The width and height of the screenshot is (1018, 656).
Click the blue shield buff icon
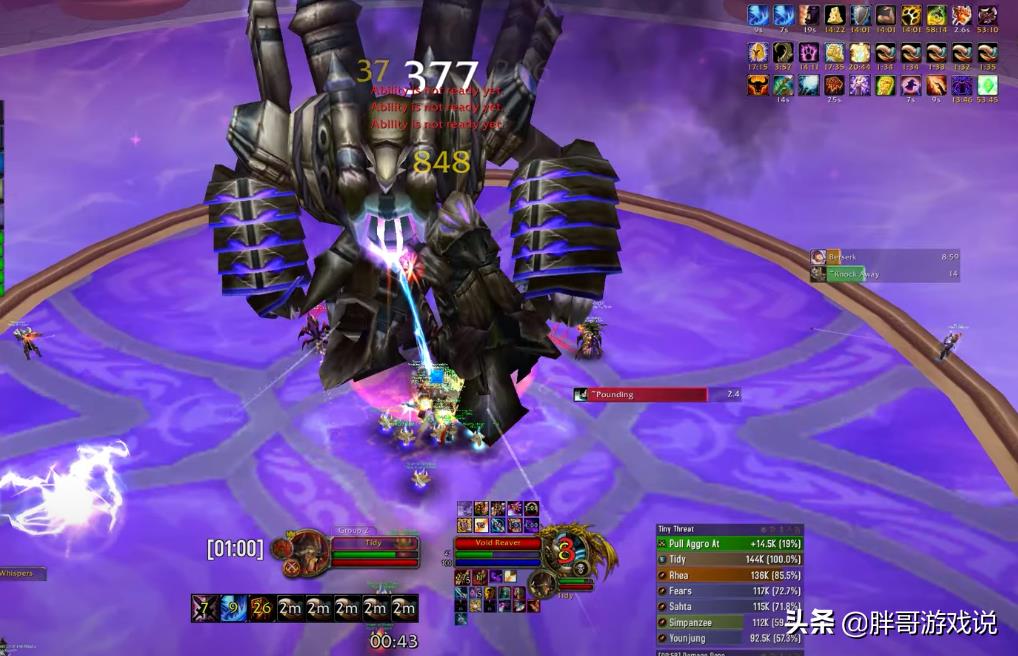(860, 15)
